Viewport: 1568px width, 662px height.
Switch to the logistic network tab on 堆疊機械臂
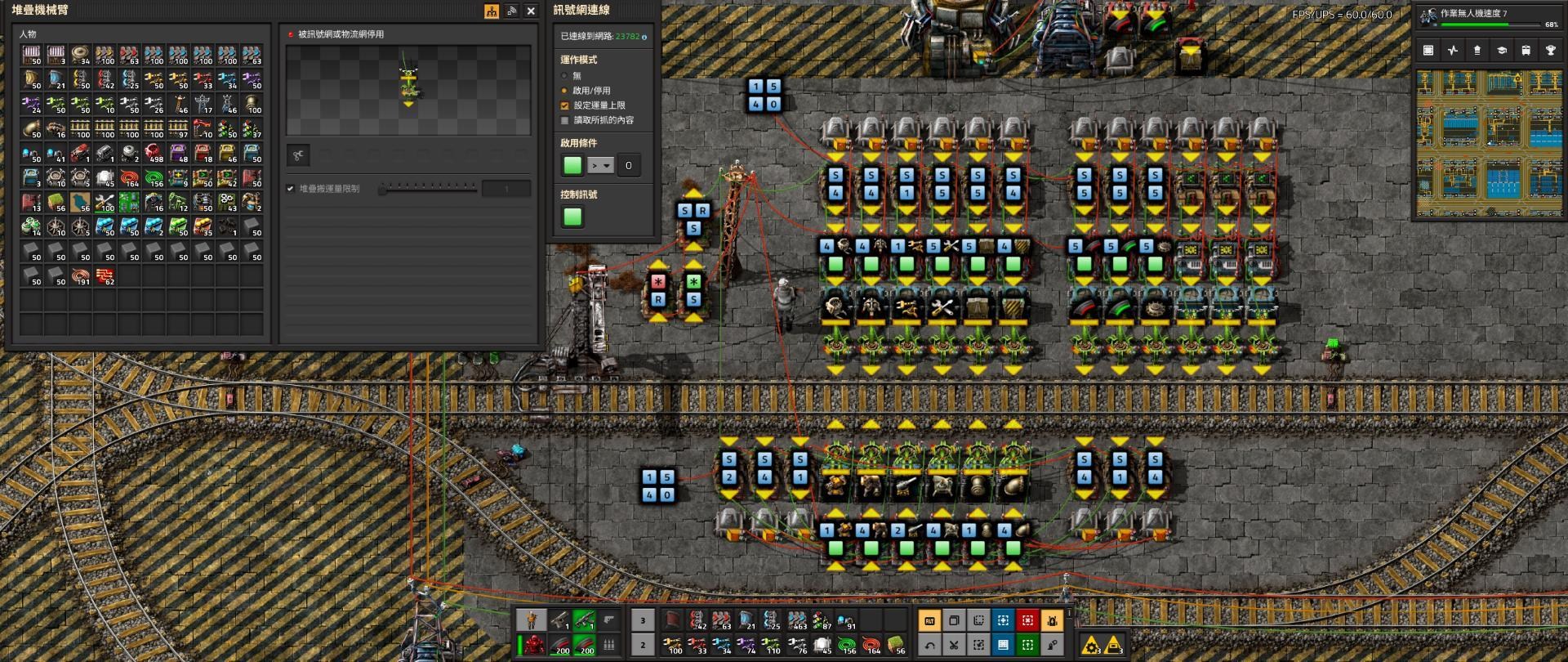pos(512,11)
